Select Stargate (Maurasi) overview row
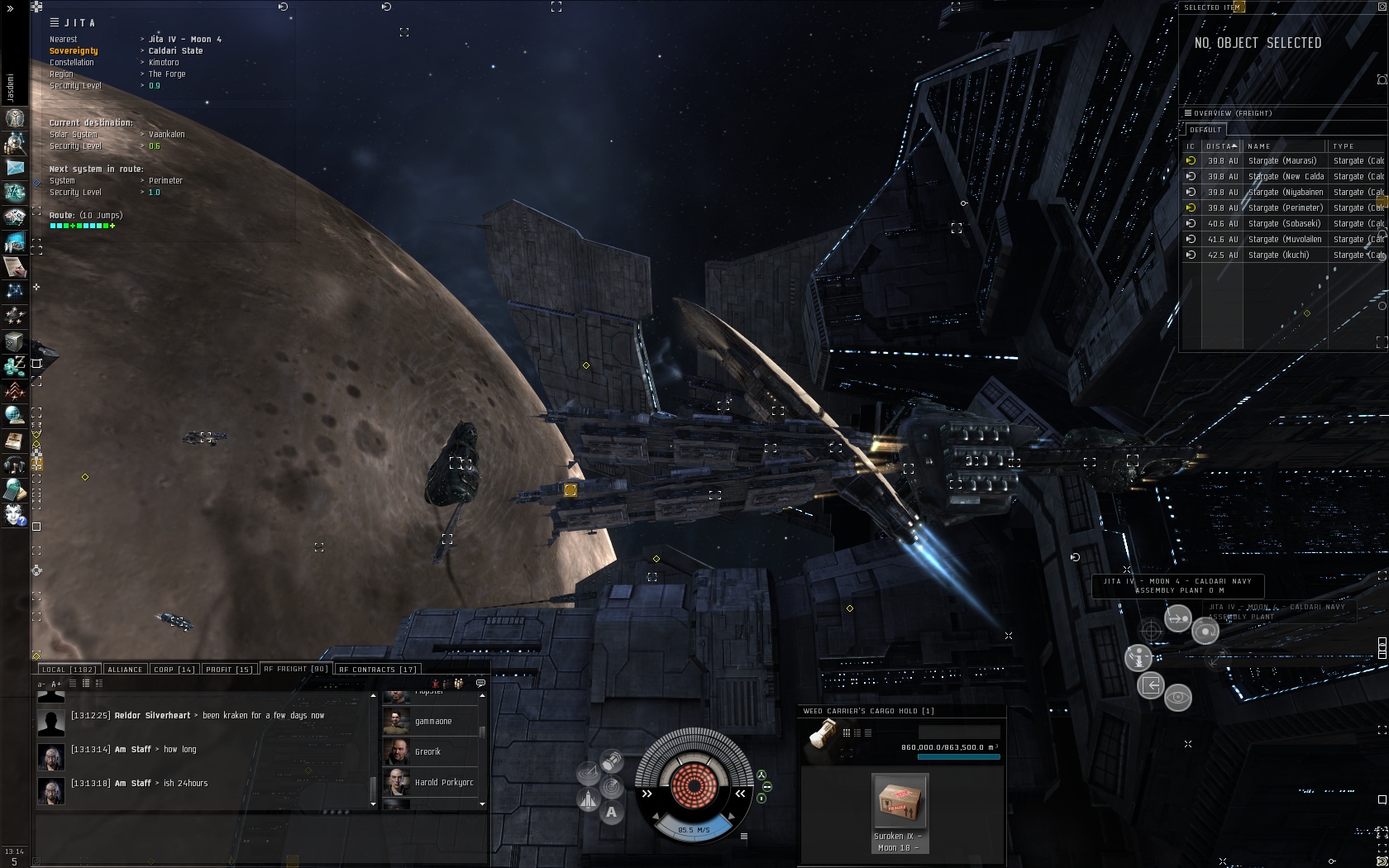This screenshot has height=868, width=1389. coord(1282,161)
